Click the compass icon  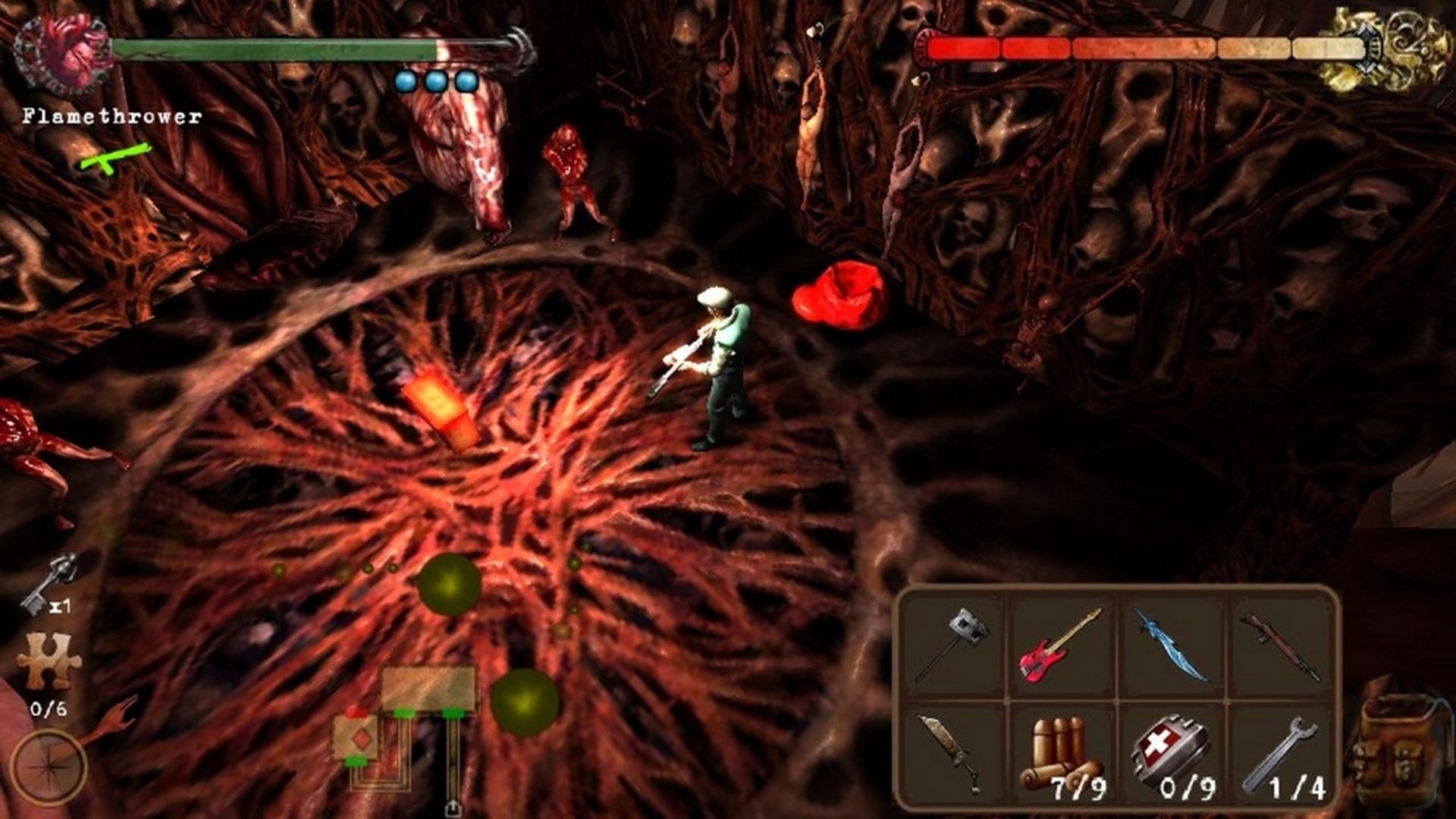click(49, 766)
